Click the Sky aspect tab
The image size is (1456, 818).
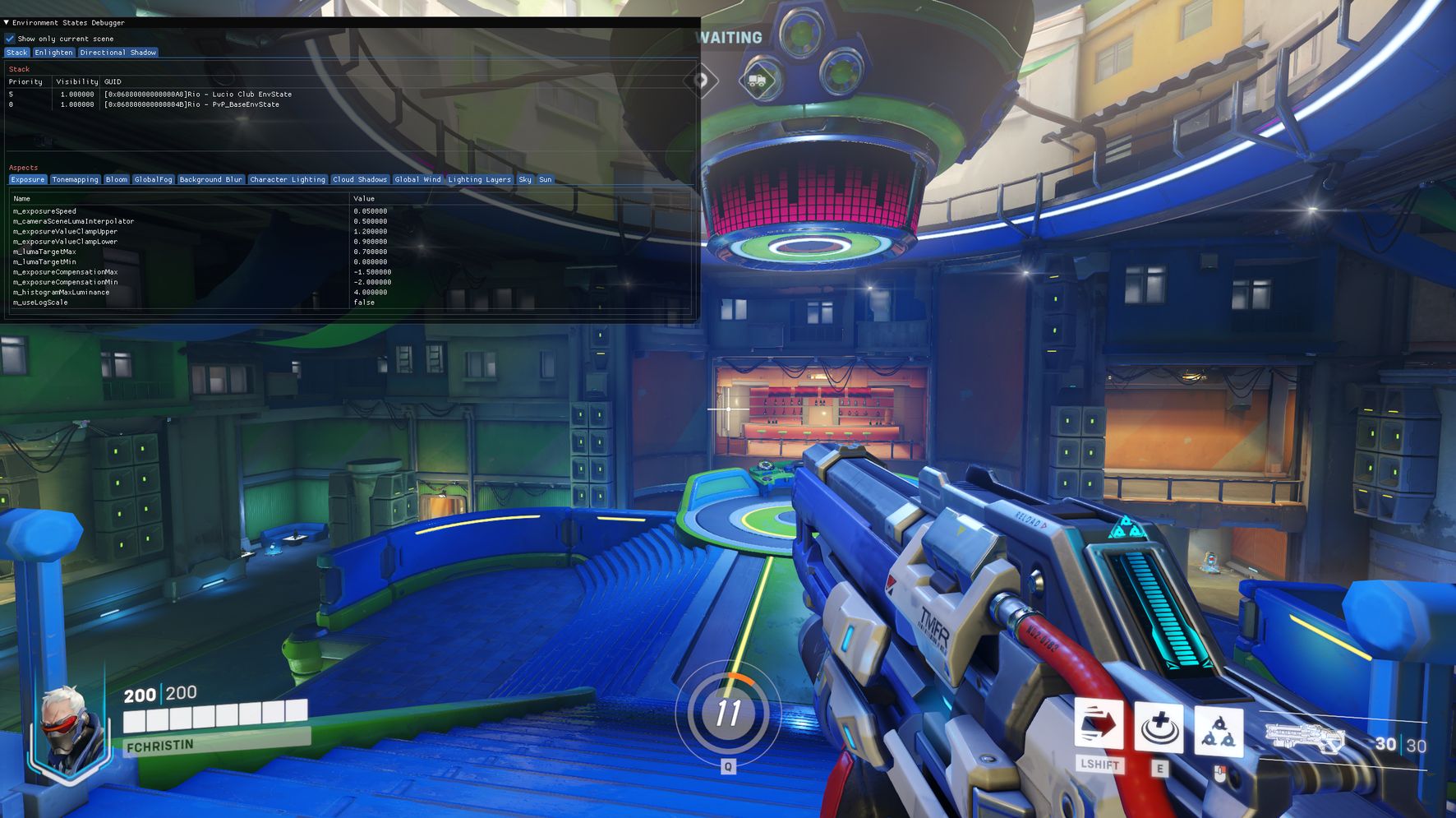525,179
